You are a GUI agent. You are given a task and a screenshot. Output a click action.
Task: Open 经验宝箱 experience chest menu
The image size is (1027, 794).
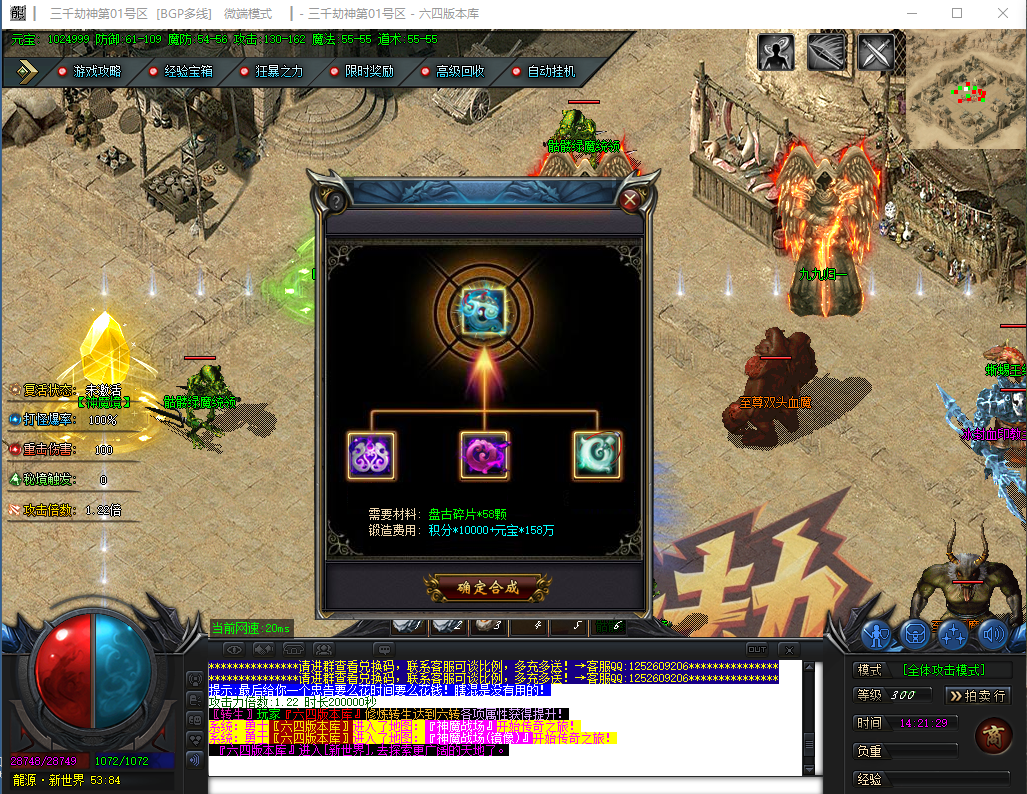point(187,72)
